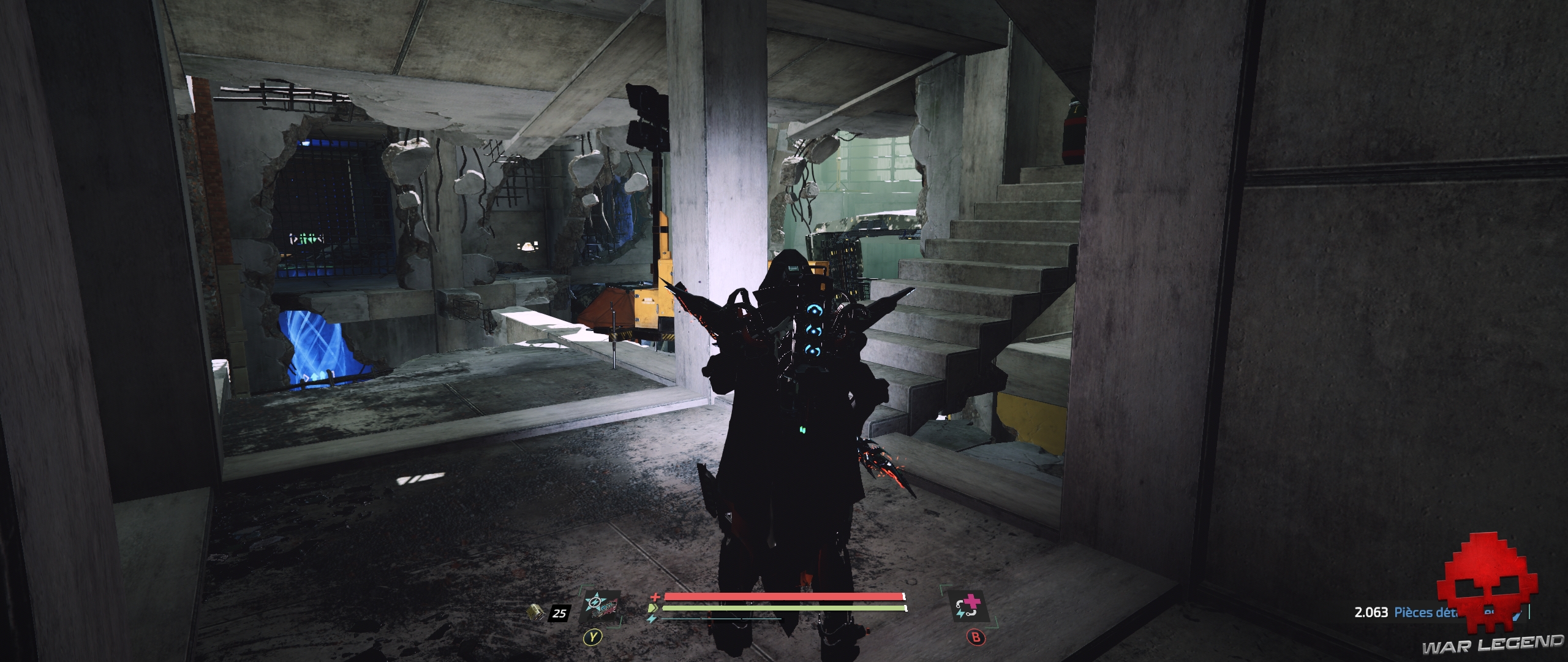Click the green stamina bar
This screenshot has height=662, width=1568.
point(784,609)
